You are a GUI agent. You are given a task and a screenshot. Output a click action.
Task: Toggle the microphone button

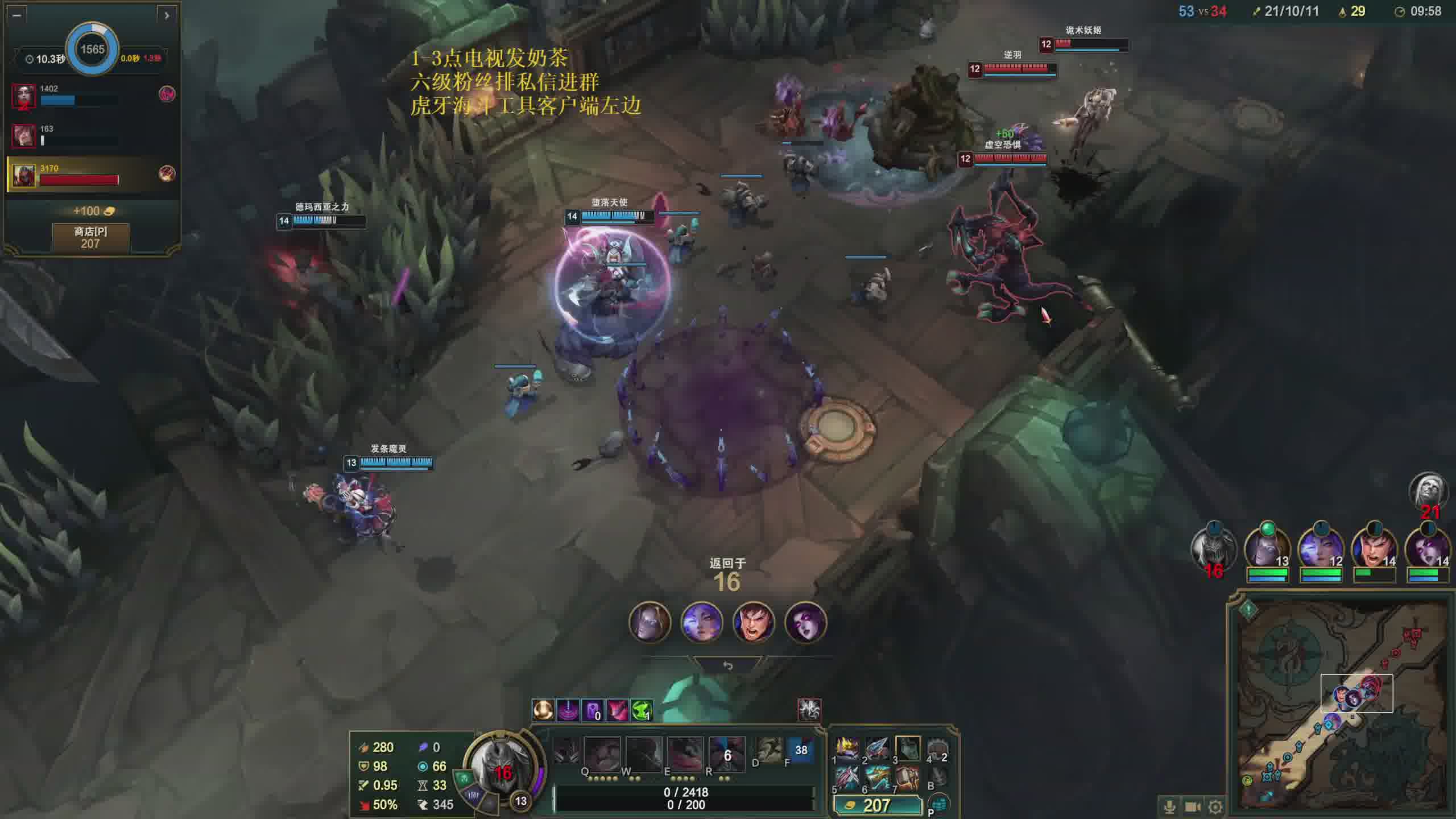click(1170, 806)
